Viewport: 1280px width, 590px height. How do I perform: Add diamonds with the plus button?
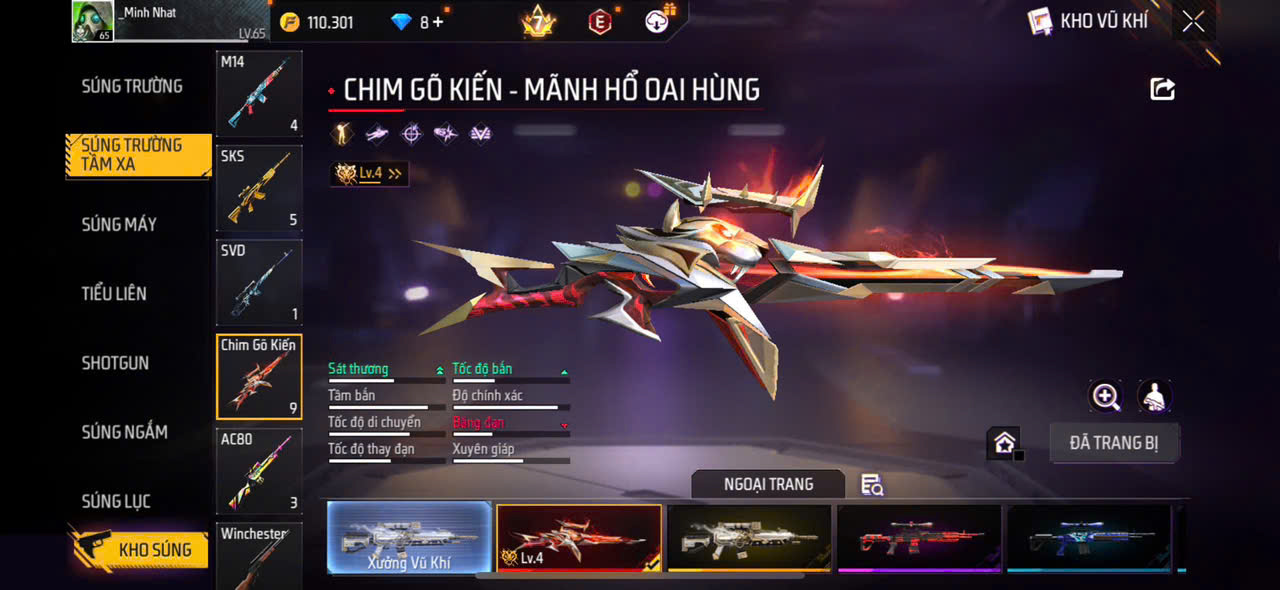click(x=438, y=22)
